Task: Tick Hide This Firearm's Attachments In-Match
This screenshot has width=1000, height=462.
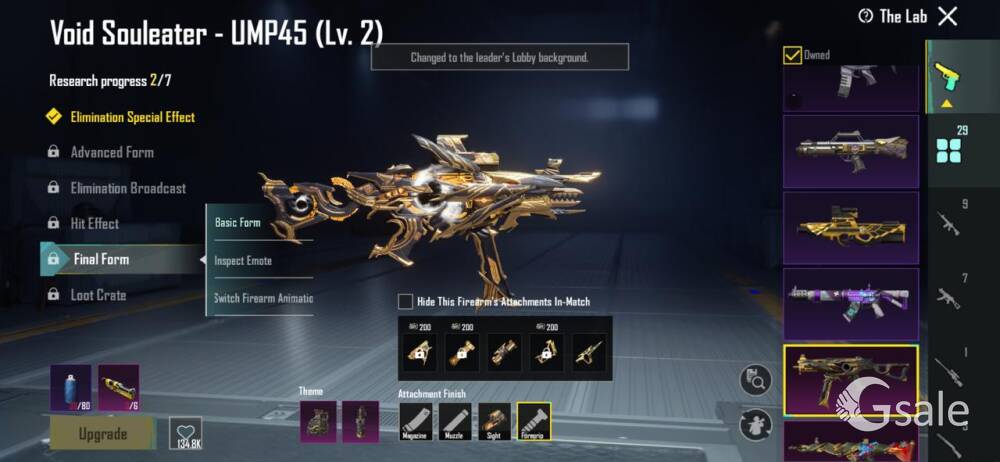Action: pos(405,301)
